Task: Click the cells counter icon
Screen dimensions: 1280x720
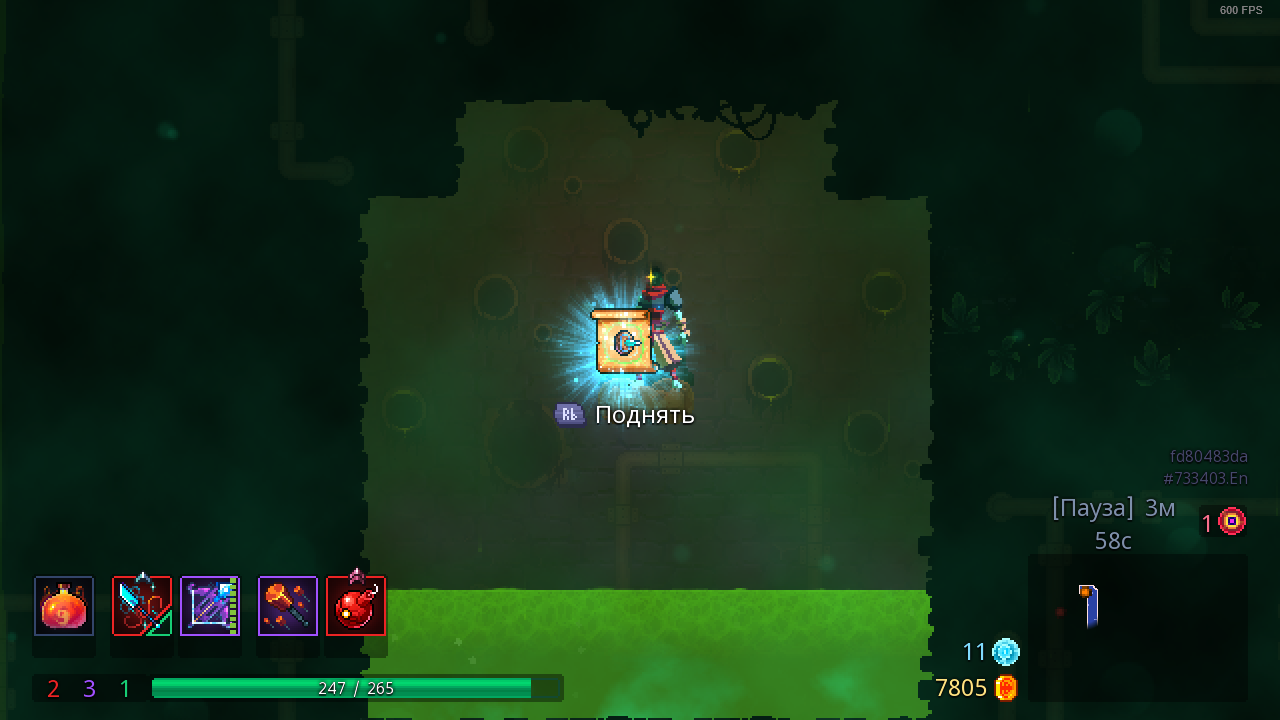Action: 1004,652
